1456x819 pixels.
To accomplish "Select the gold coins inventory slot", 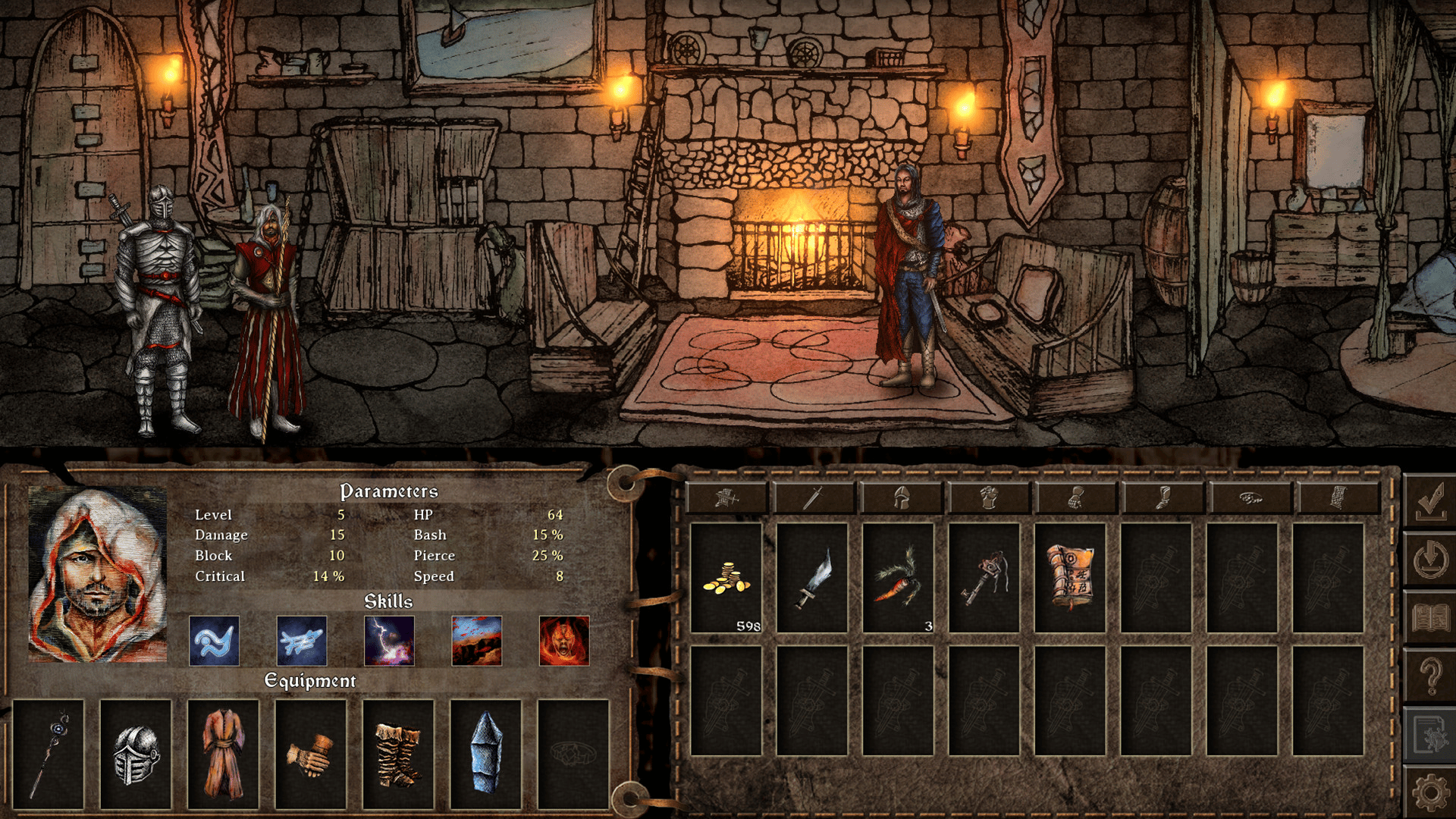I will pos(726,578).
